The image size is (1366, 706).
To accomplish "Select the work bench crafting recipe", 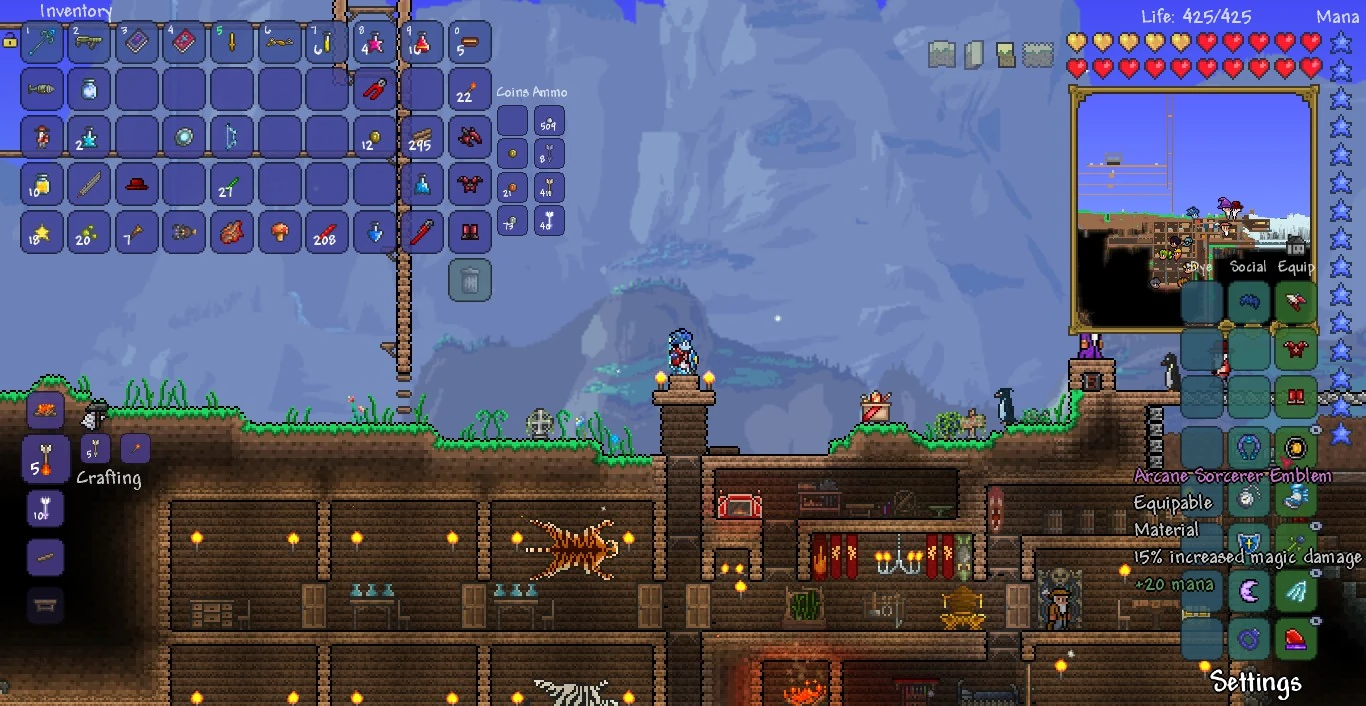I will click(45, 605).
